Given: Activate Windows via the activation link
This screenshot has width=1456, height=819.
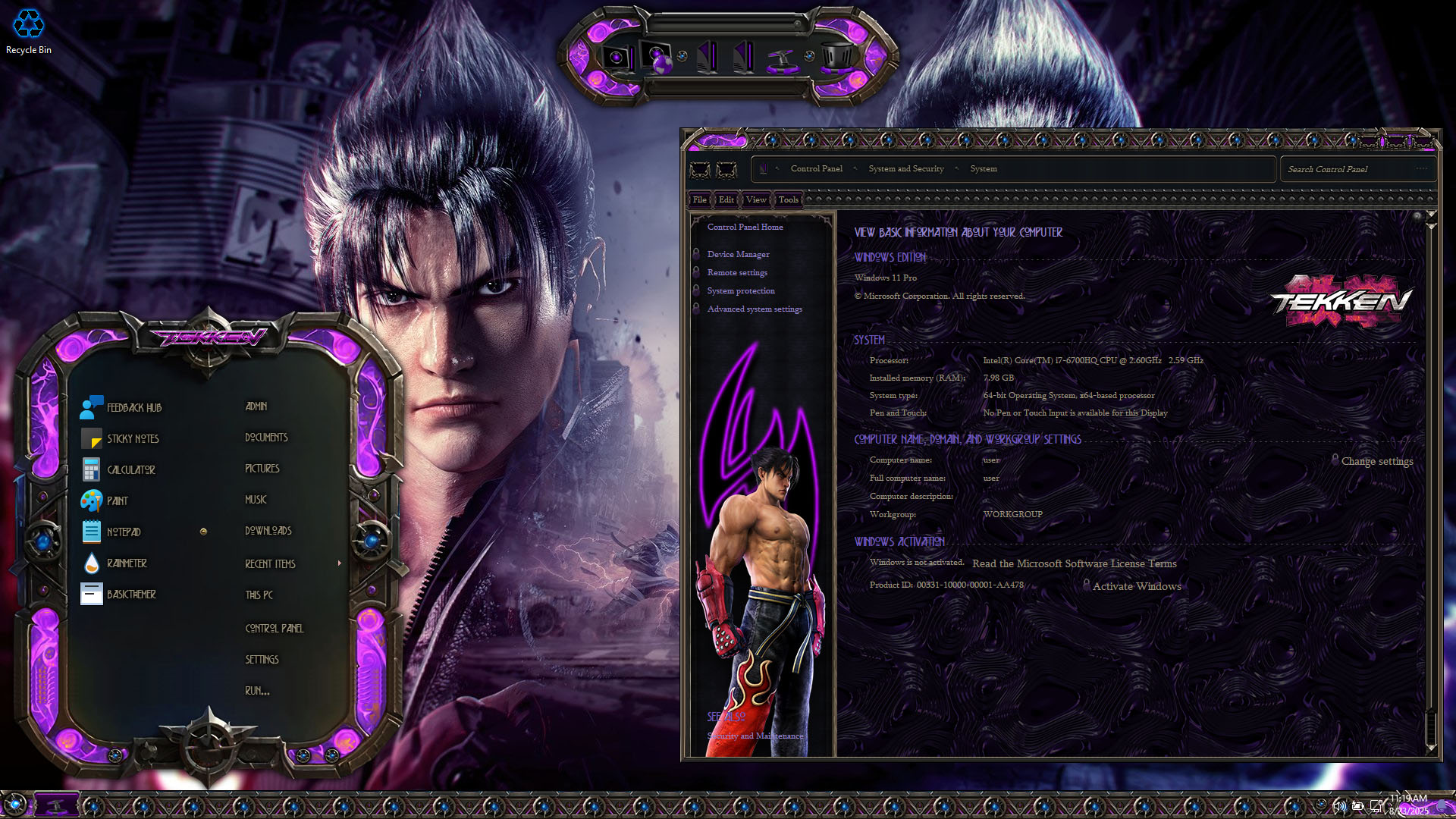Looking at the screenshot, I should (x=1136, y=587).
